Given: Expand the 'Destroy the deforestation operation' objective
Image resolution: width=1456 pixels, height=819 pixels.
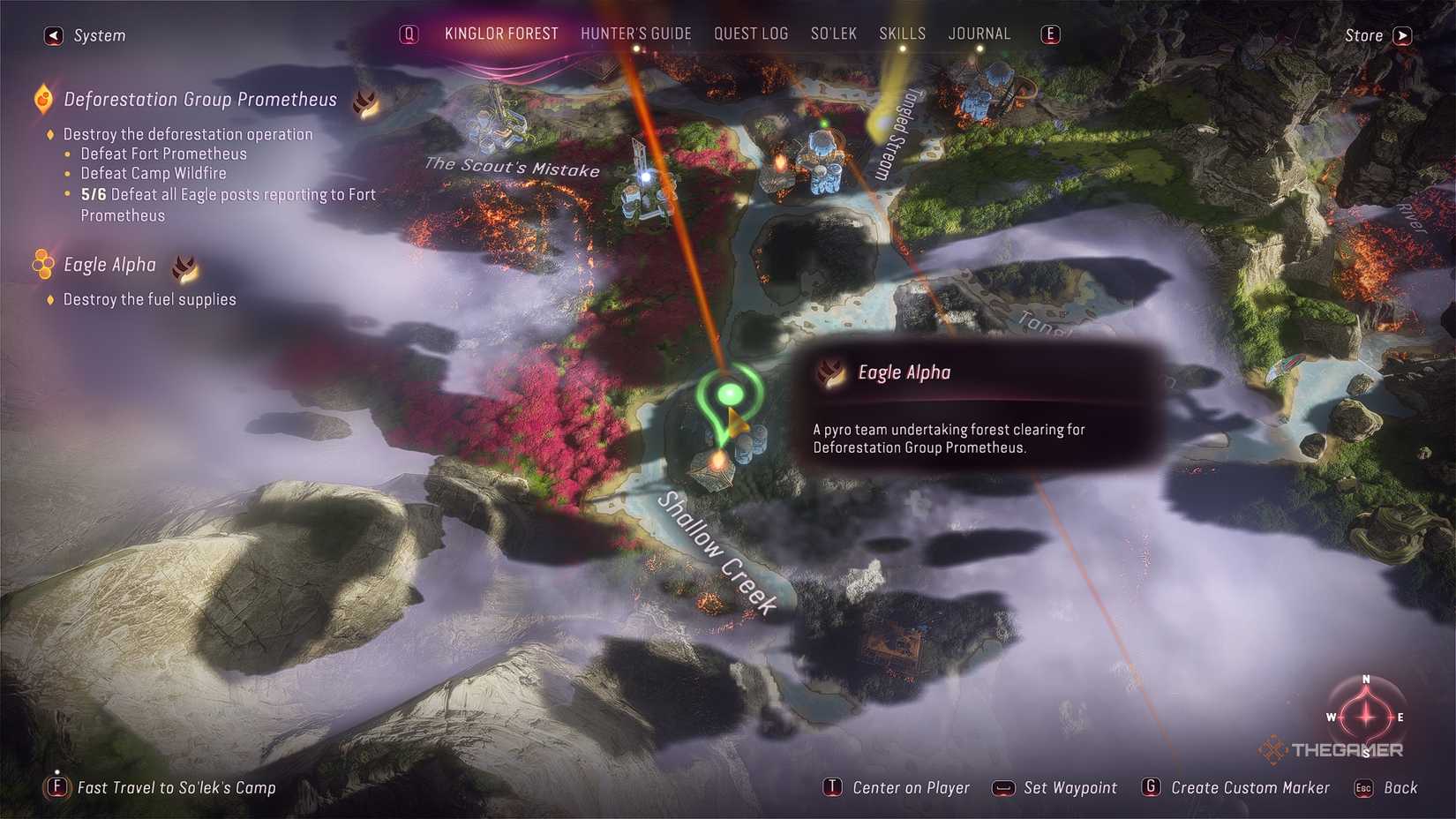Looking at the screenshot, I should (50, 134).
